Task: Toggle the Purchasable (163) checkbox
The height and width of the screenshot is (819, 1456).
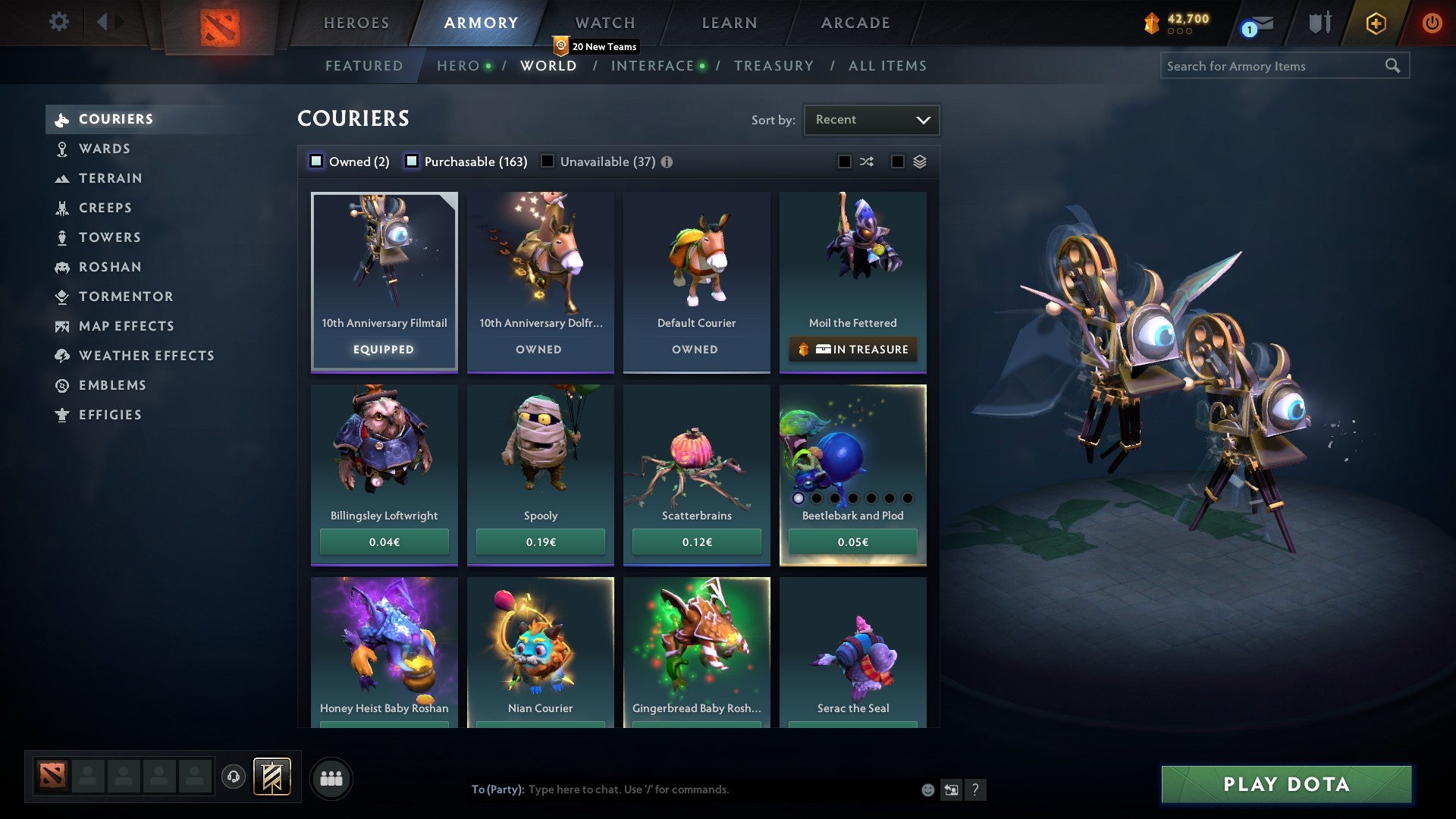Action: pyautogui.click(x=412, y=161)
